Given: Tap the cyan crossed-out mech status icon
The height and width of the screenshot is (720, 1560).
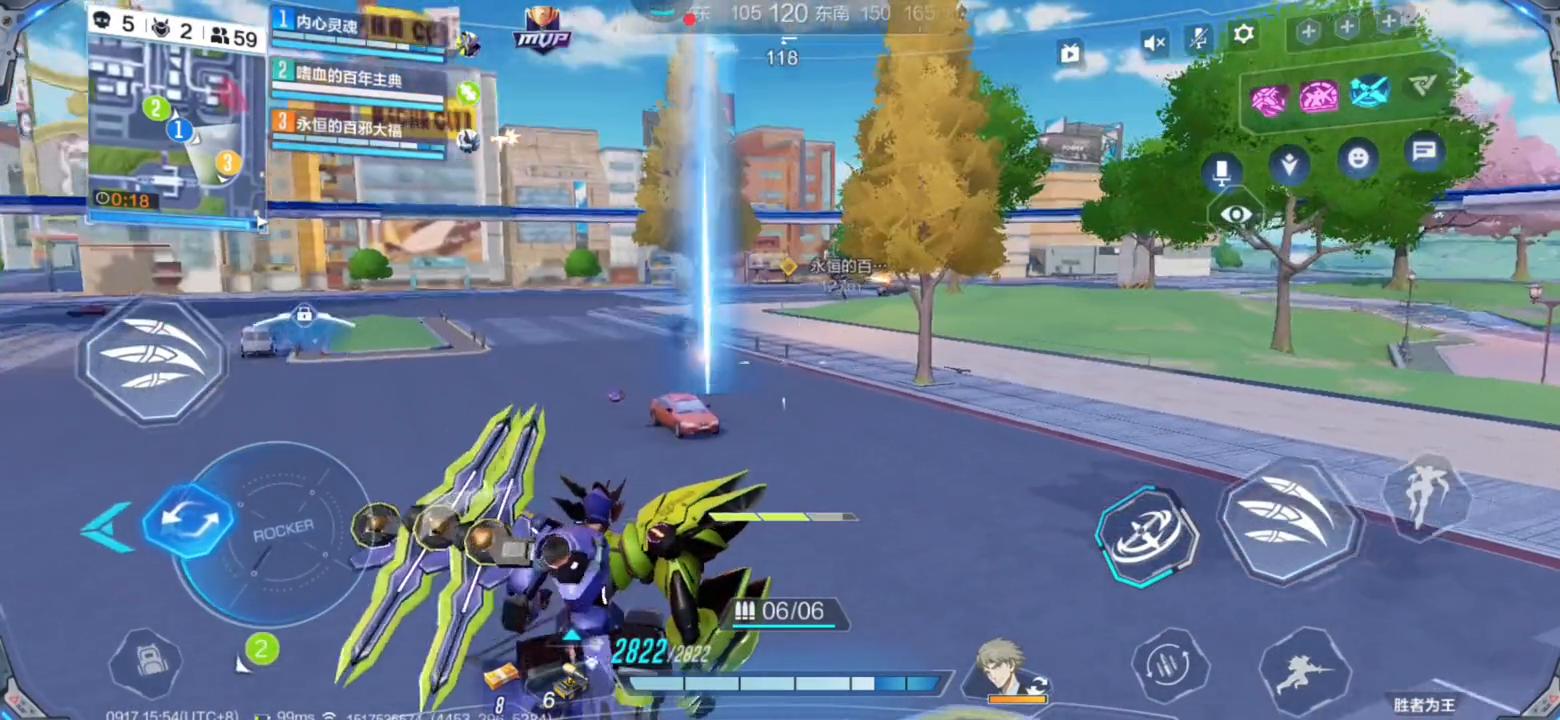Looking at the screenshot, I should 1369,94.
